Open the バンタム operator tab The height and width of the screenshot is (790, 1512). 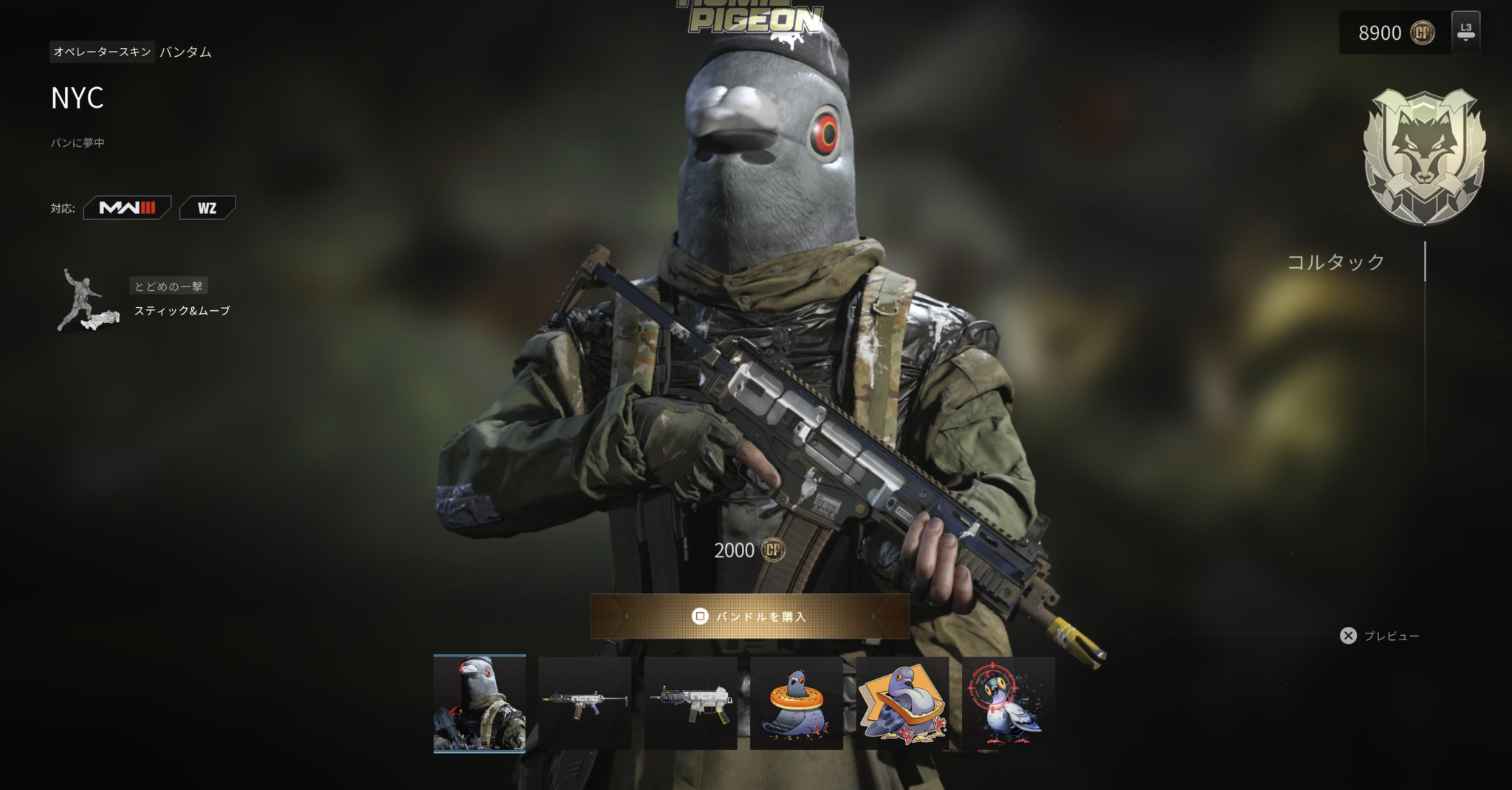[184, 52]
